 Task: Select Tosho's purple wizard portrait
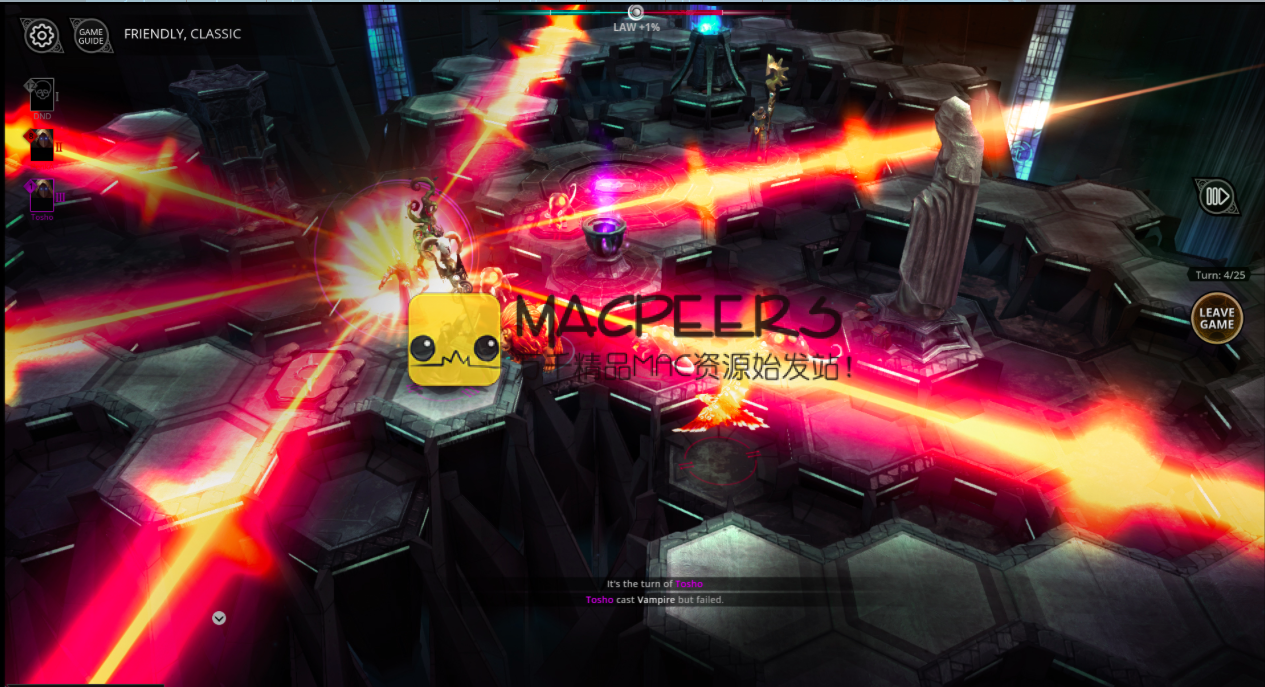tap(42, 195)
